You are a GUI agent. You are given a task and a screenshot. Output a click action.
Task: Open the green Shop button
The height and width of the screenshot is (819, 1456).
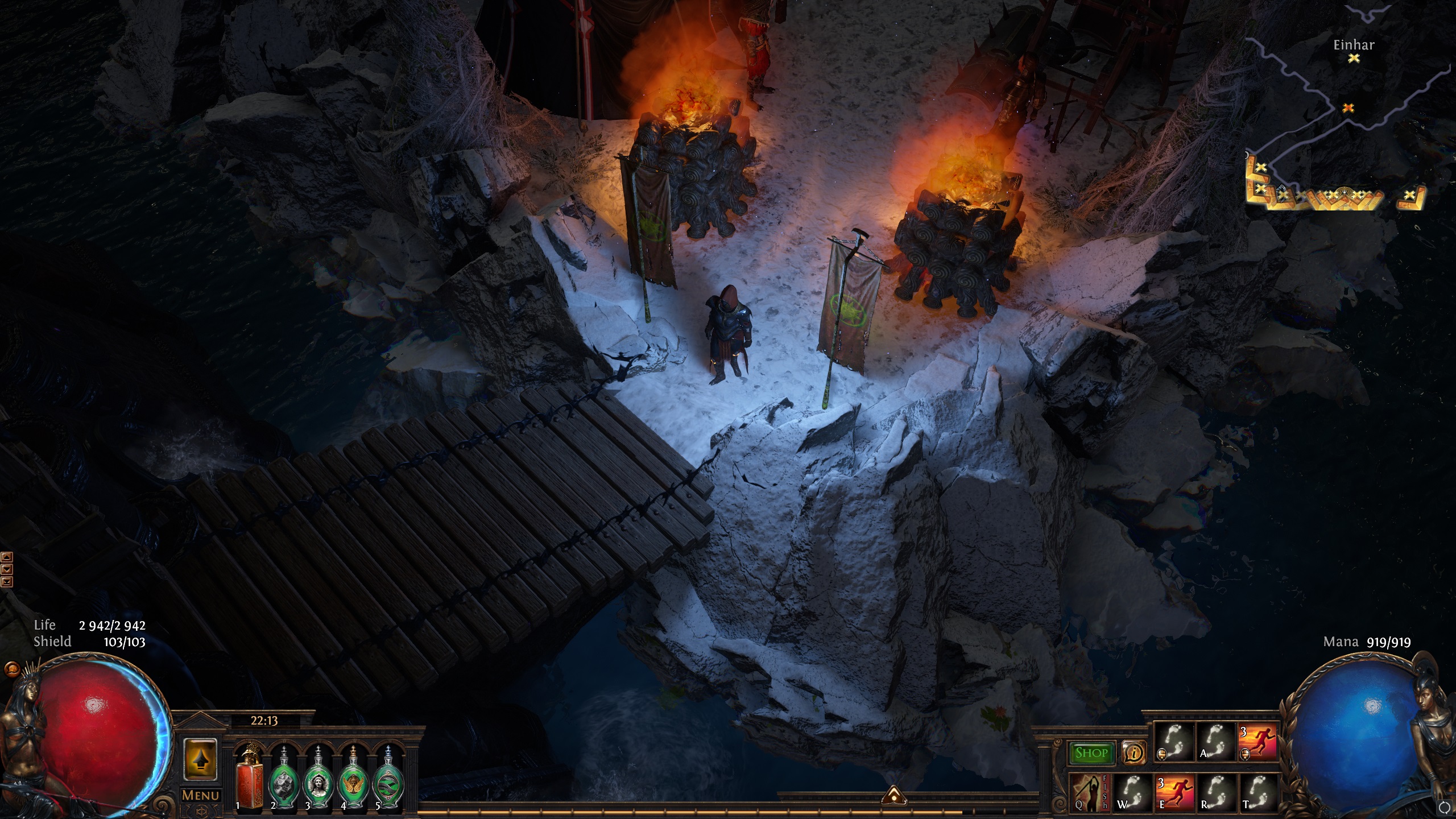point(1091,753)
